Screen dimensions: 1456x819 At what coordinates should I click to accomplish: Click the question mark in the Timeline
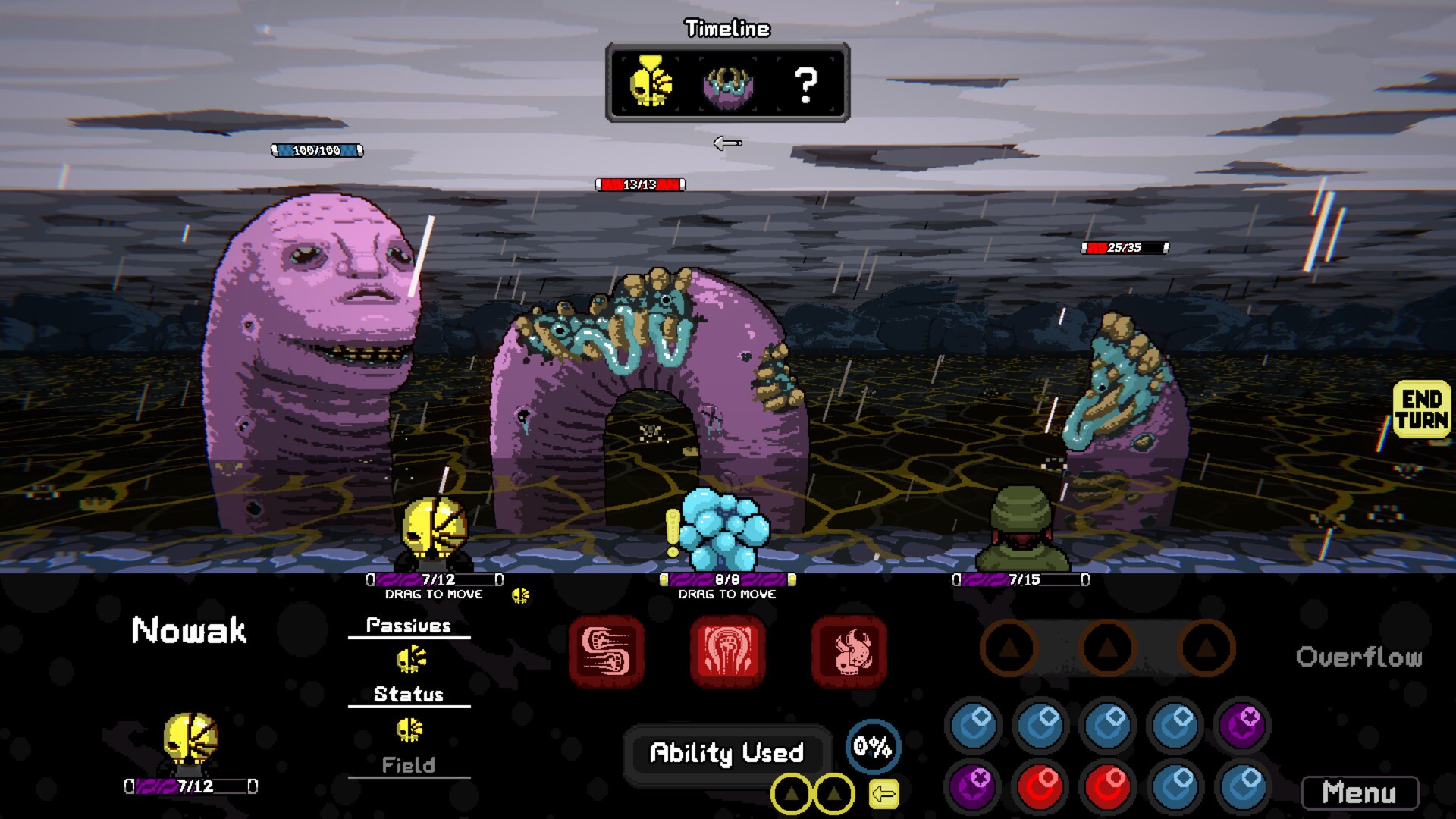click(804, 85)
